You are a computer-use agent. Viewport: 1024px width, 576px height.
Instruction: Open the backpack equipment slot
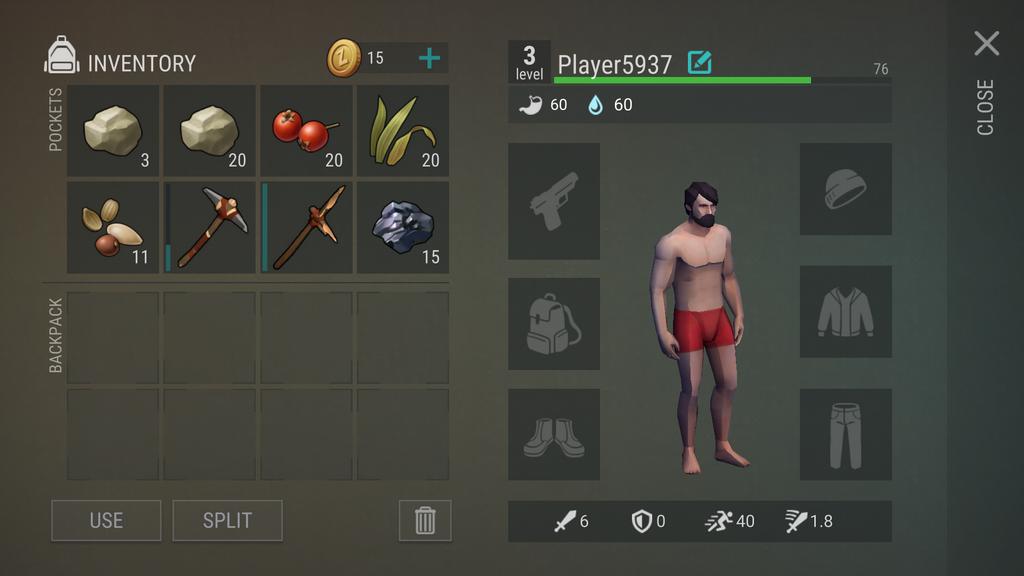pyautogui.click(x=554, y=324)
